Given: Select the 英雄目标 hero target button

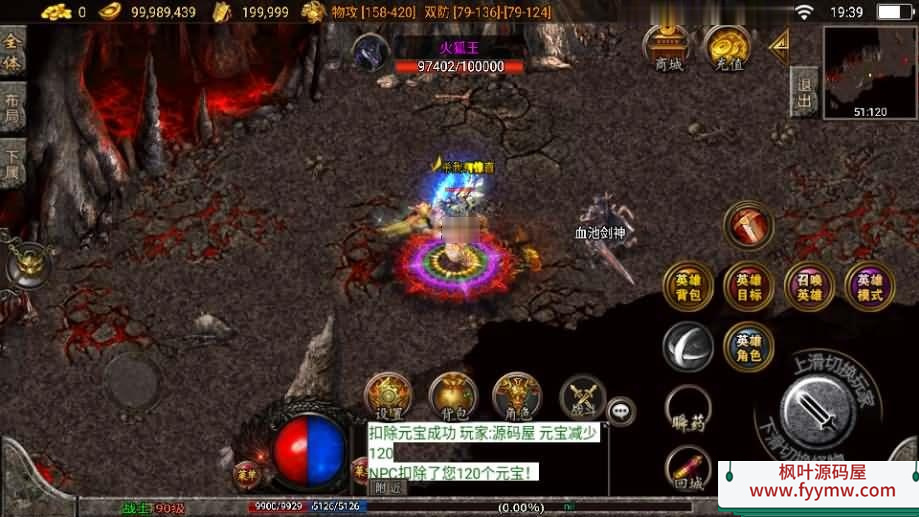Looking at the screenshot, I should (748, 287).
